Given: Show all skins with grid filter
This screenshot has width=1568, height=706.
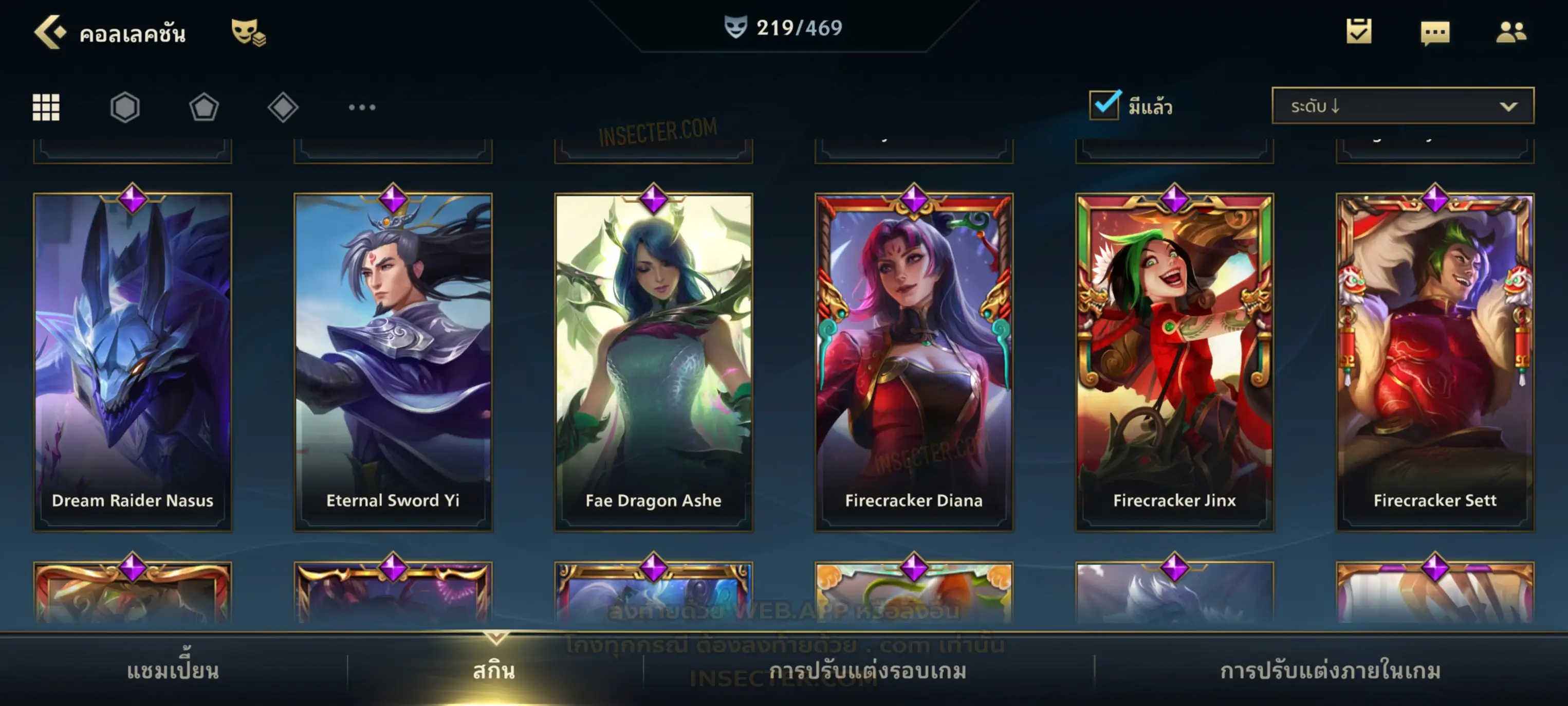Looking at the screenshot, I should [46, 107].
